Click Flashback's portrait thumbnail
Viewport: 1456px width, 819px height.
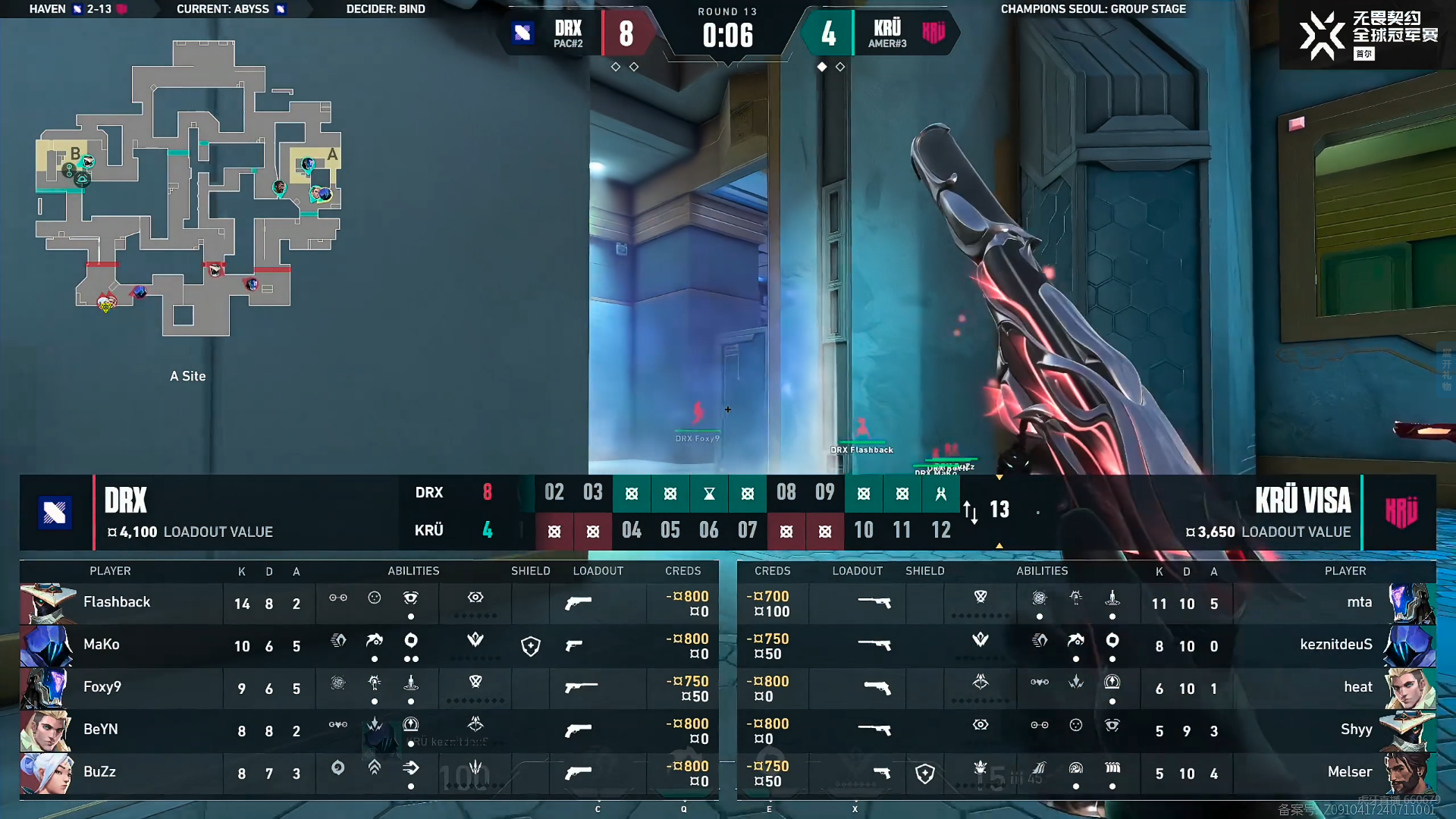(x=48, y=603)
